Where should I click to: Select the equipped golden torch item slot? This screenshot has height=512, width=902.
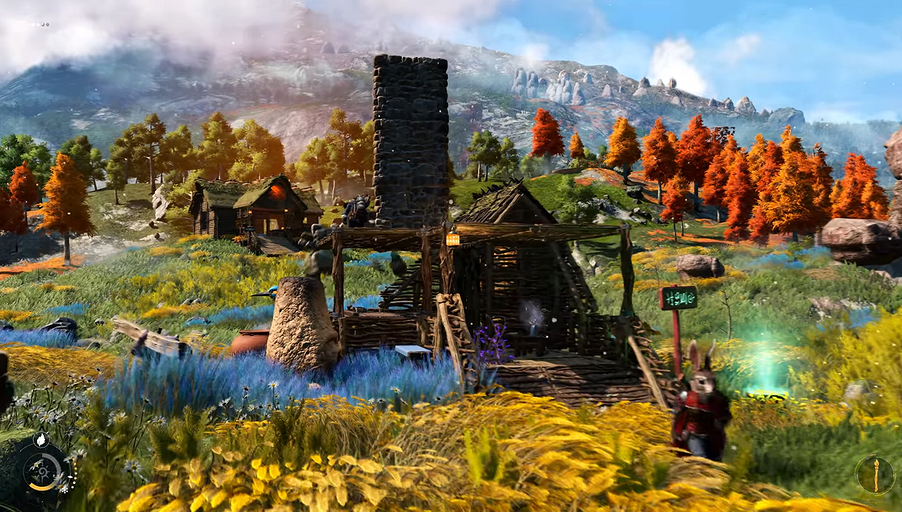pyautogui.click(x=875, y=475)
